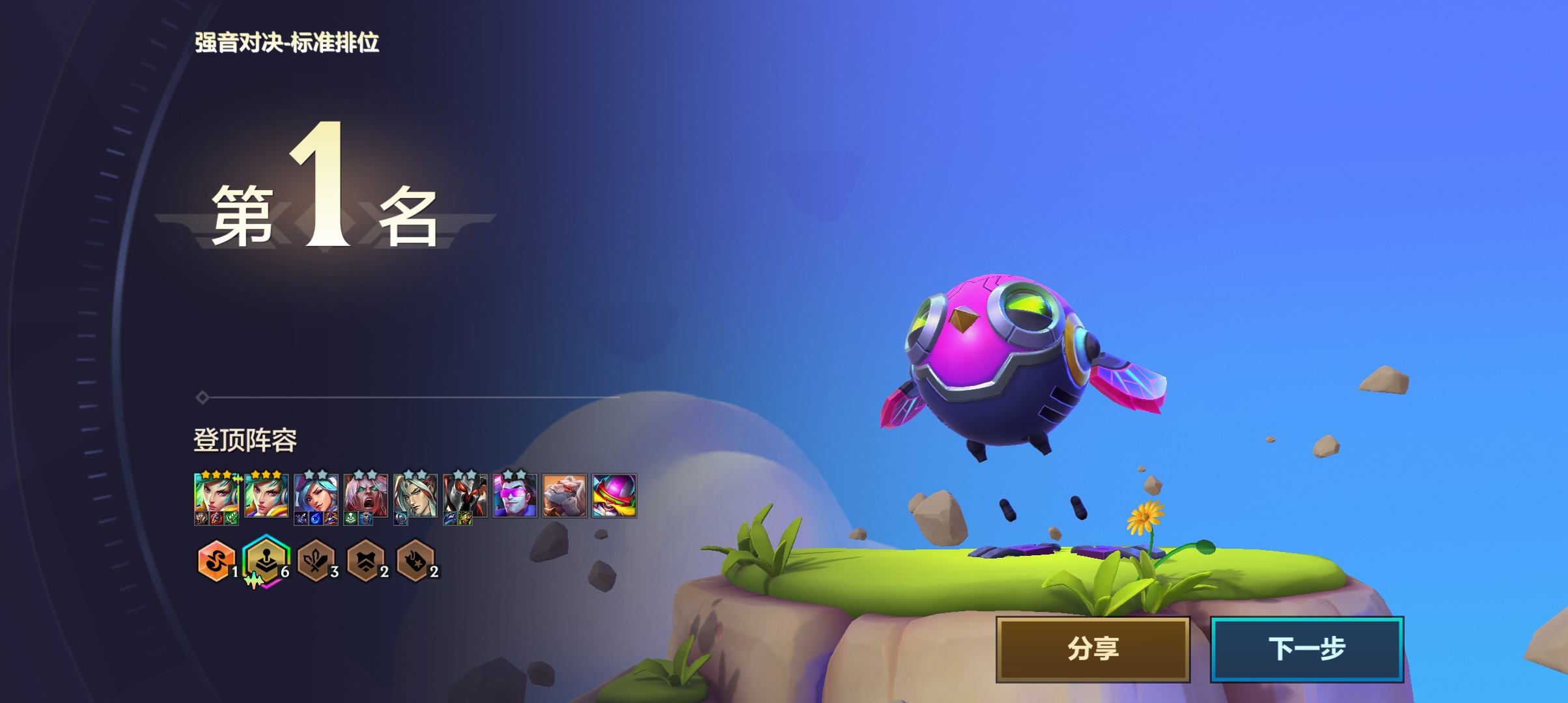Screen dimensions: 1568x703
Task: Select the screaming Viego champion portrait
Action: 366,497
